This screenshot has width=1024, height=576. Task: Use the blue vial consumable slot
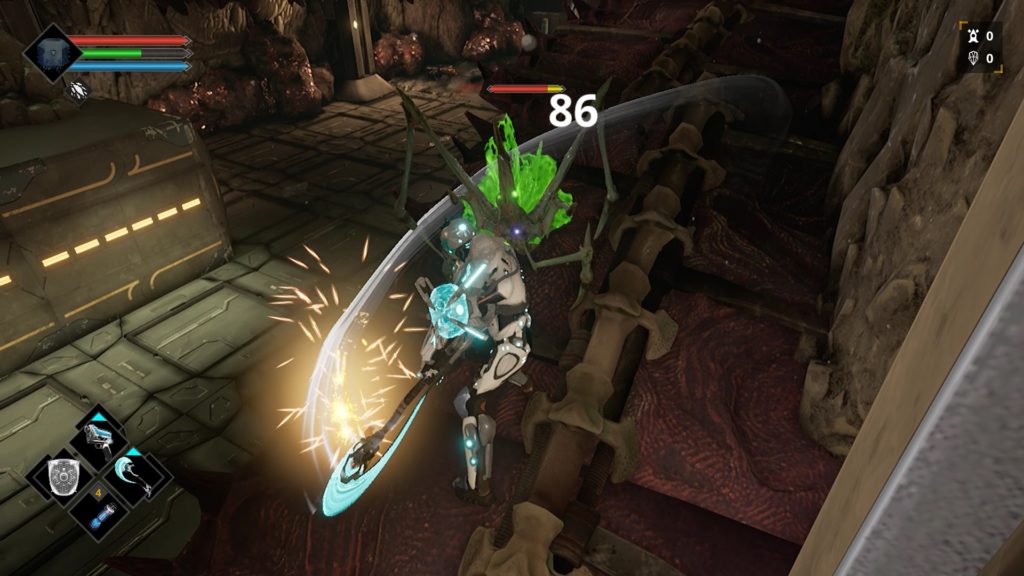[101, 513]
